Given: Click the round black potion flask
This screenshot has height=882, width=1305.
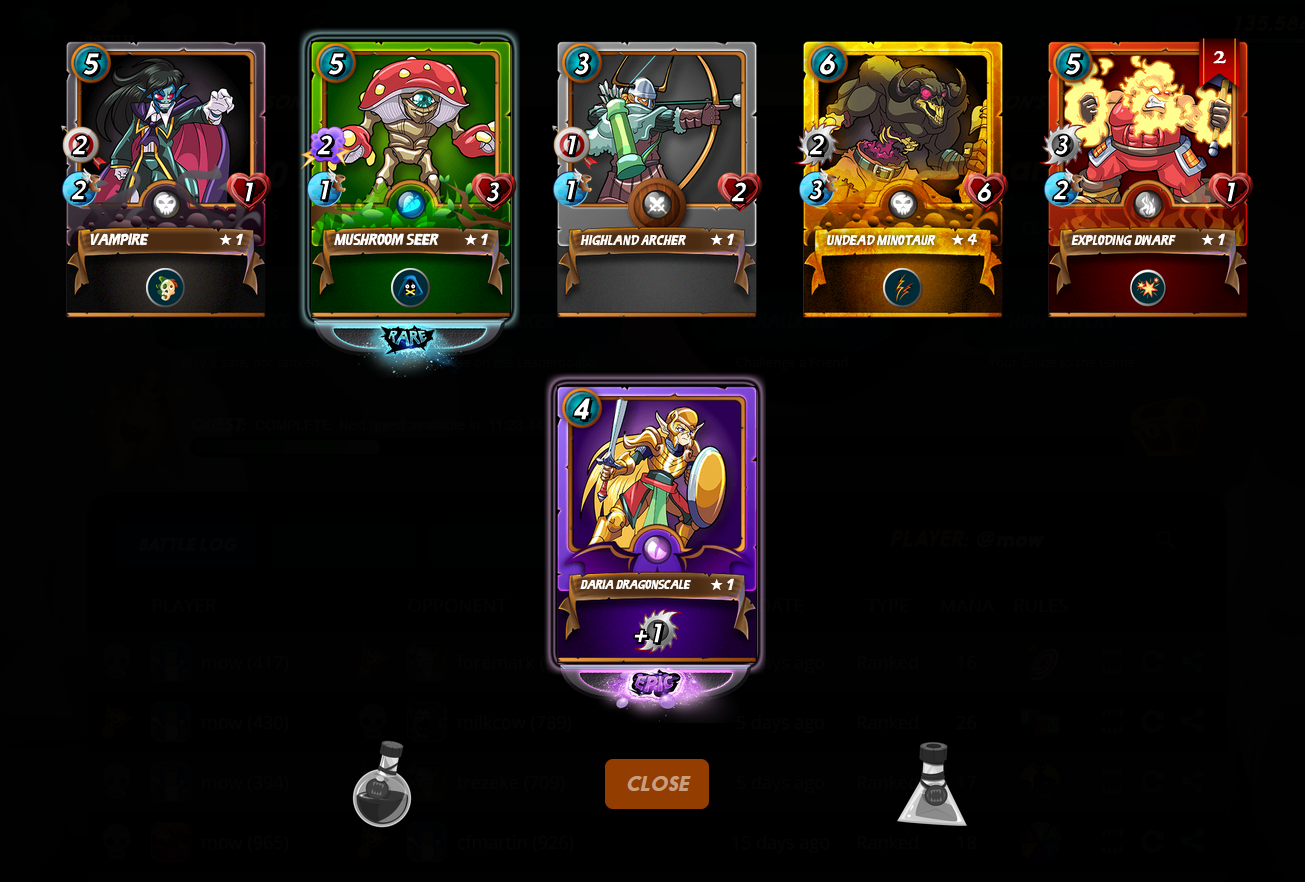Looking at the screenshot, I should coord(381,786).
